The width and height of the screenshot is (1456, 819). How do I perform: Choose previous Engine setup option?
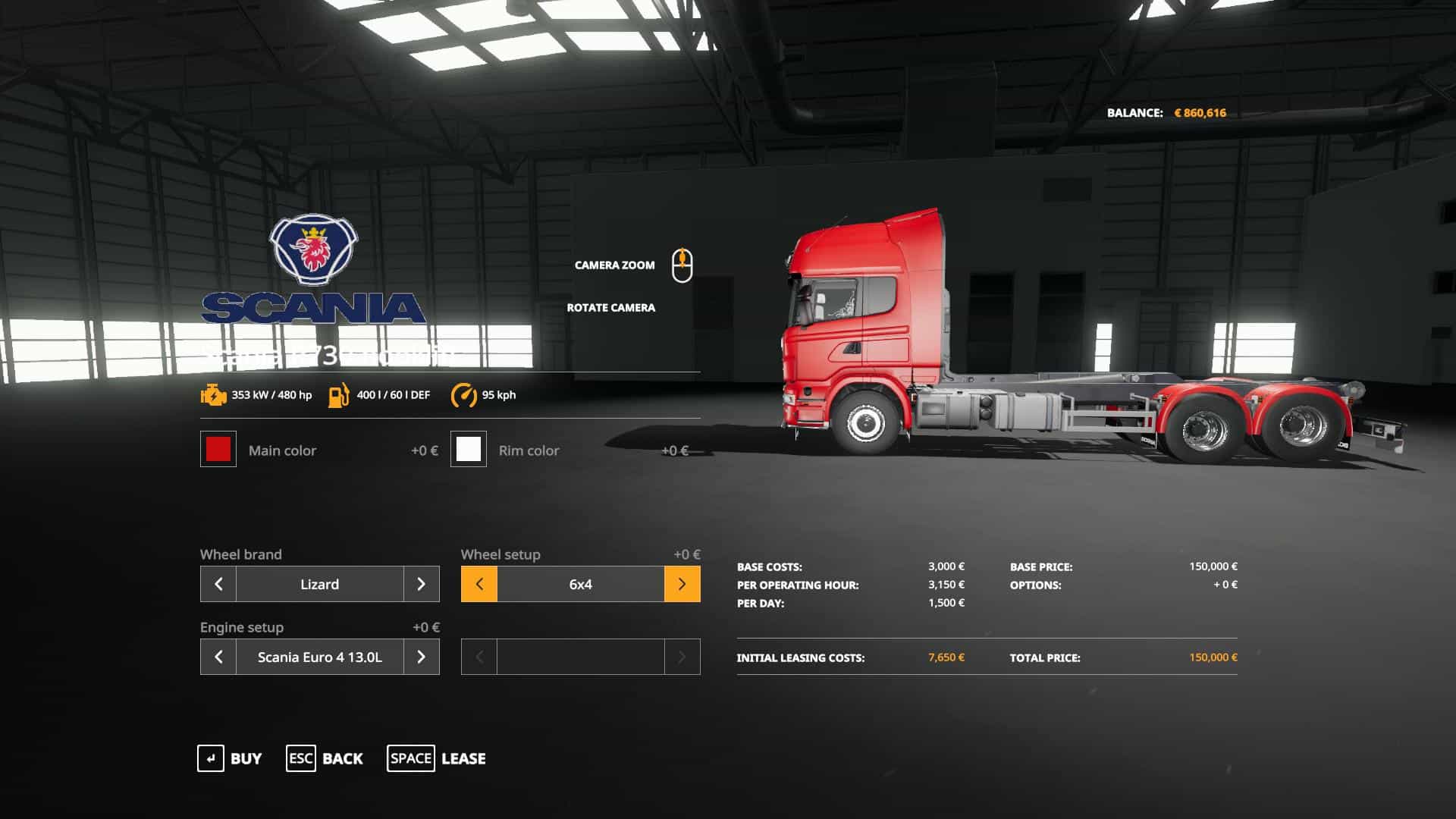click(218, 657)
